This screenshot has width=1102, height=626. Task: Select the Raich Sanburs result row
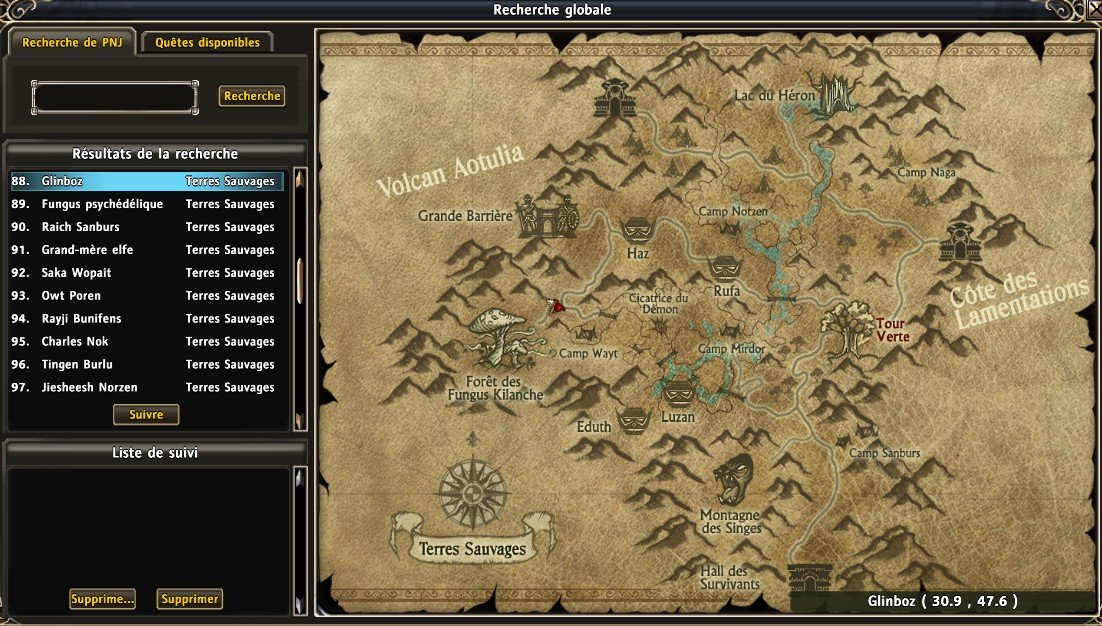tap(147, 227)
